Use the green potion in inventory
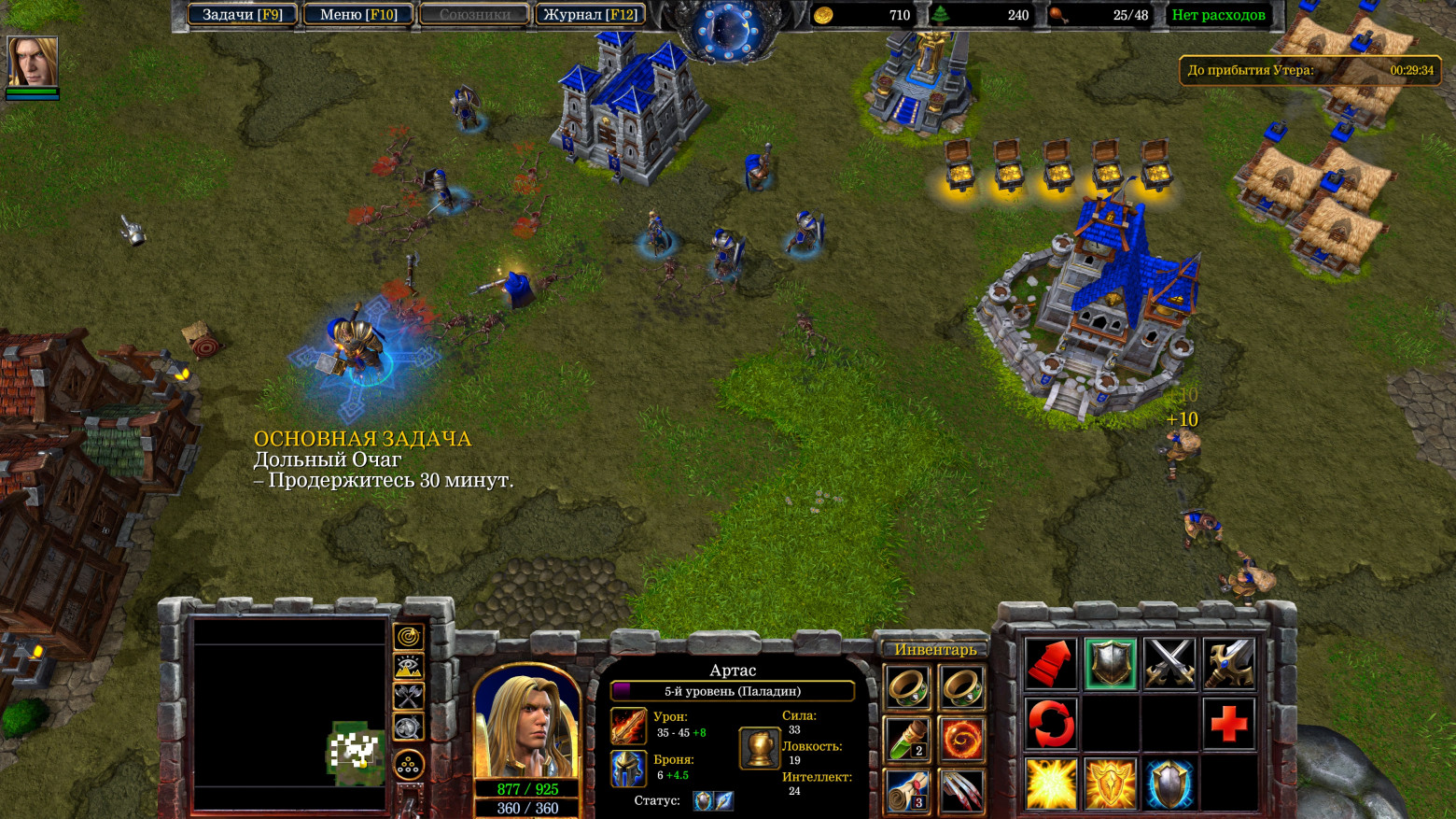 [x=907, y=740]
